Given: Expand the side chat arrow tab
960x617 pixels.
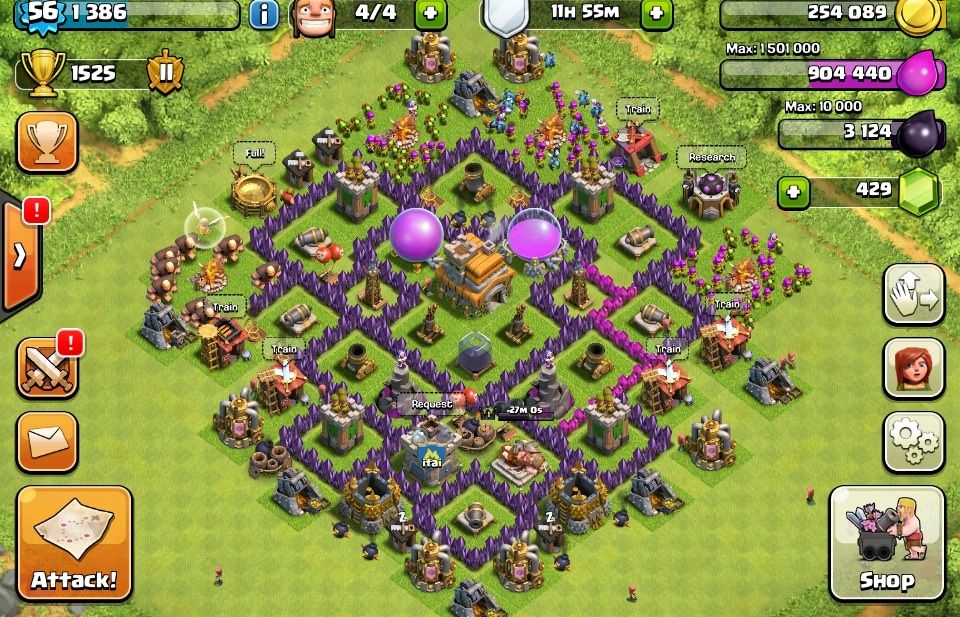Looking at the screenshot, I should pos(20,255).
